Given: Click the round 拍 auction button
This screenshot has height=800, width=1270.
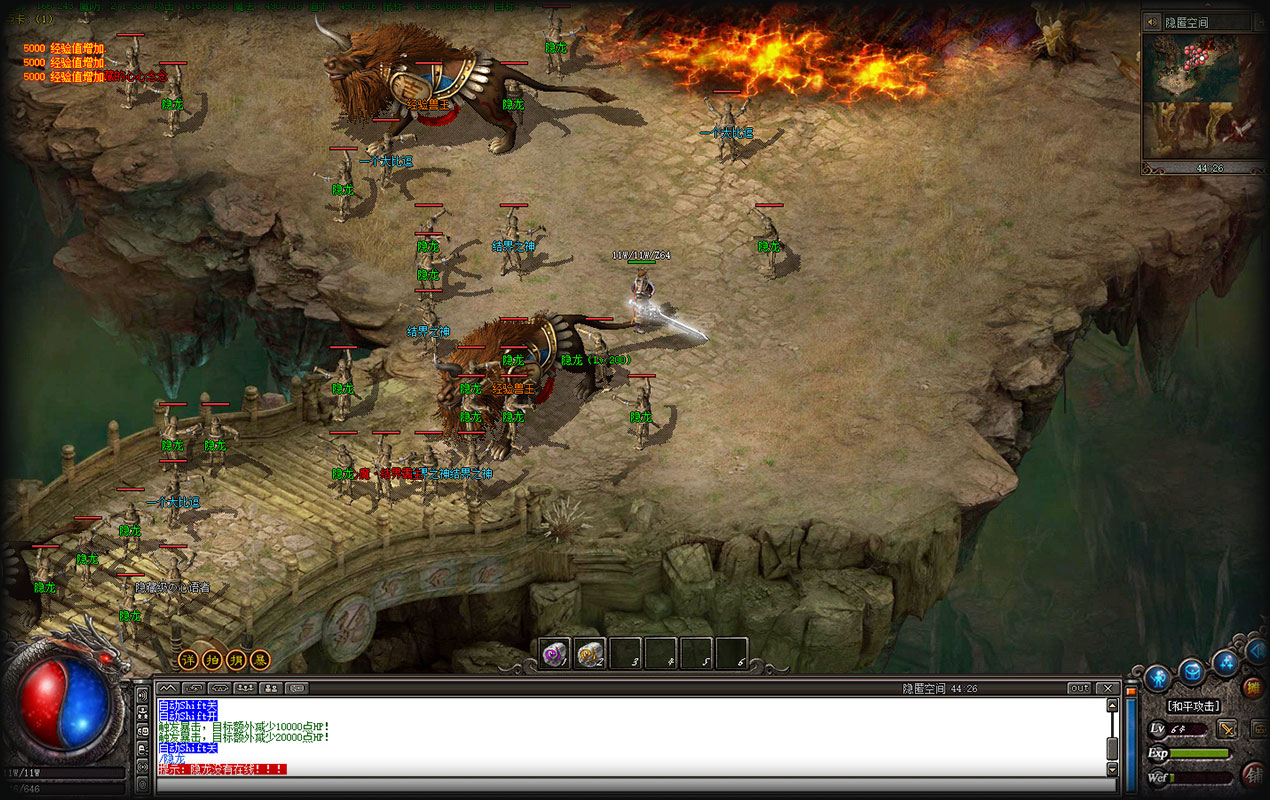Looking at the screenshot, I should point(212,660).
